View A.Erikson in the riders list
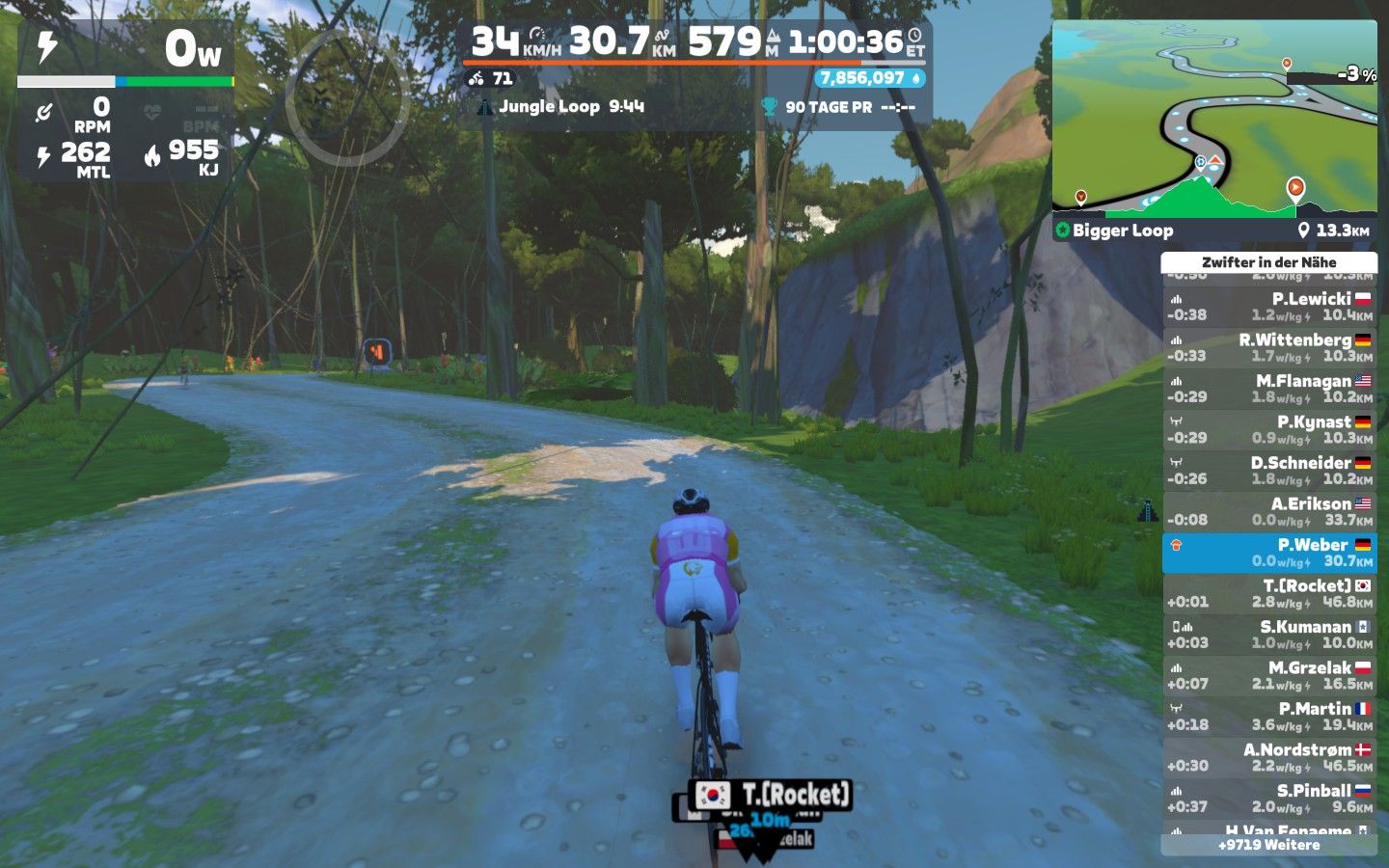Image resolution: width=1389 pixels, height=868 pixels. point(1268,512)
